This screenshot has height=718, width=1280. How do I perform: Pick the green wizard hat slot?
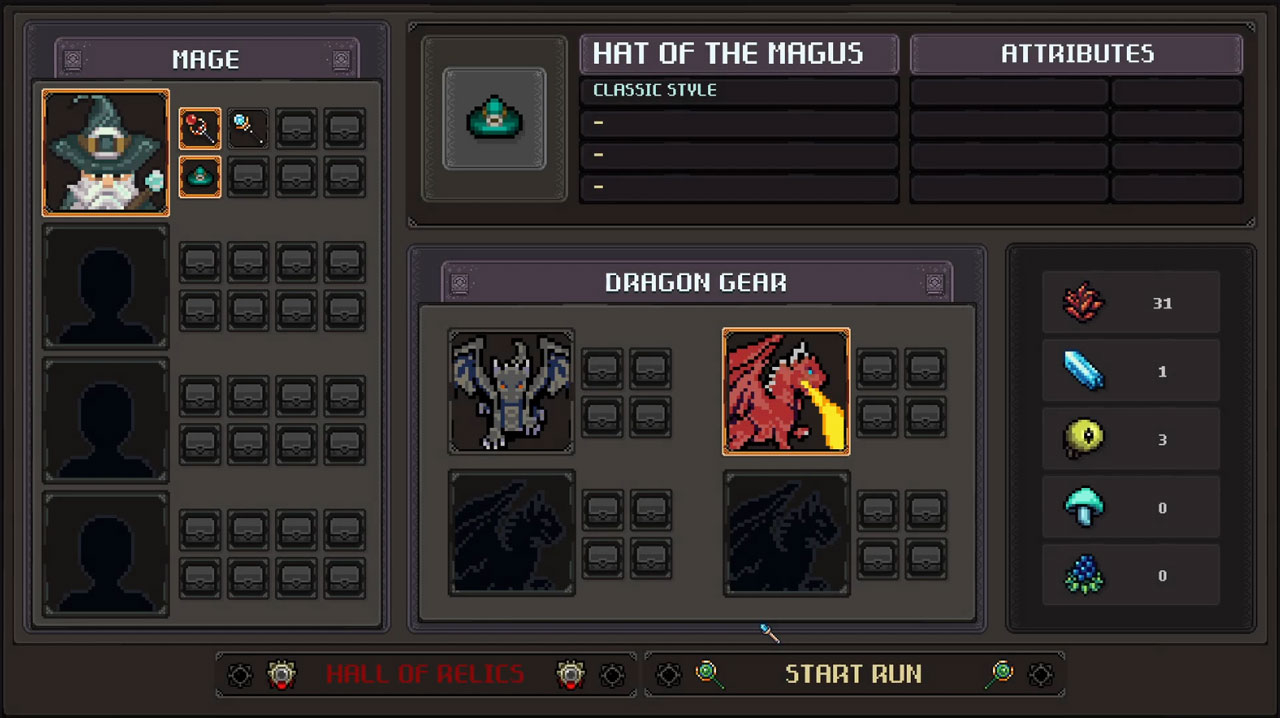pos(200,177)
